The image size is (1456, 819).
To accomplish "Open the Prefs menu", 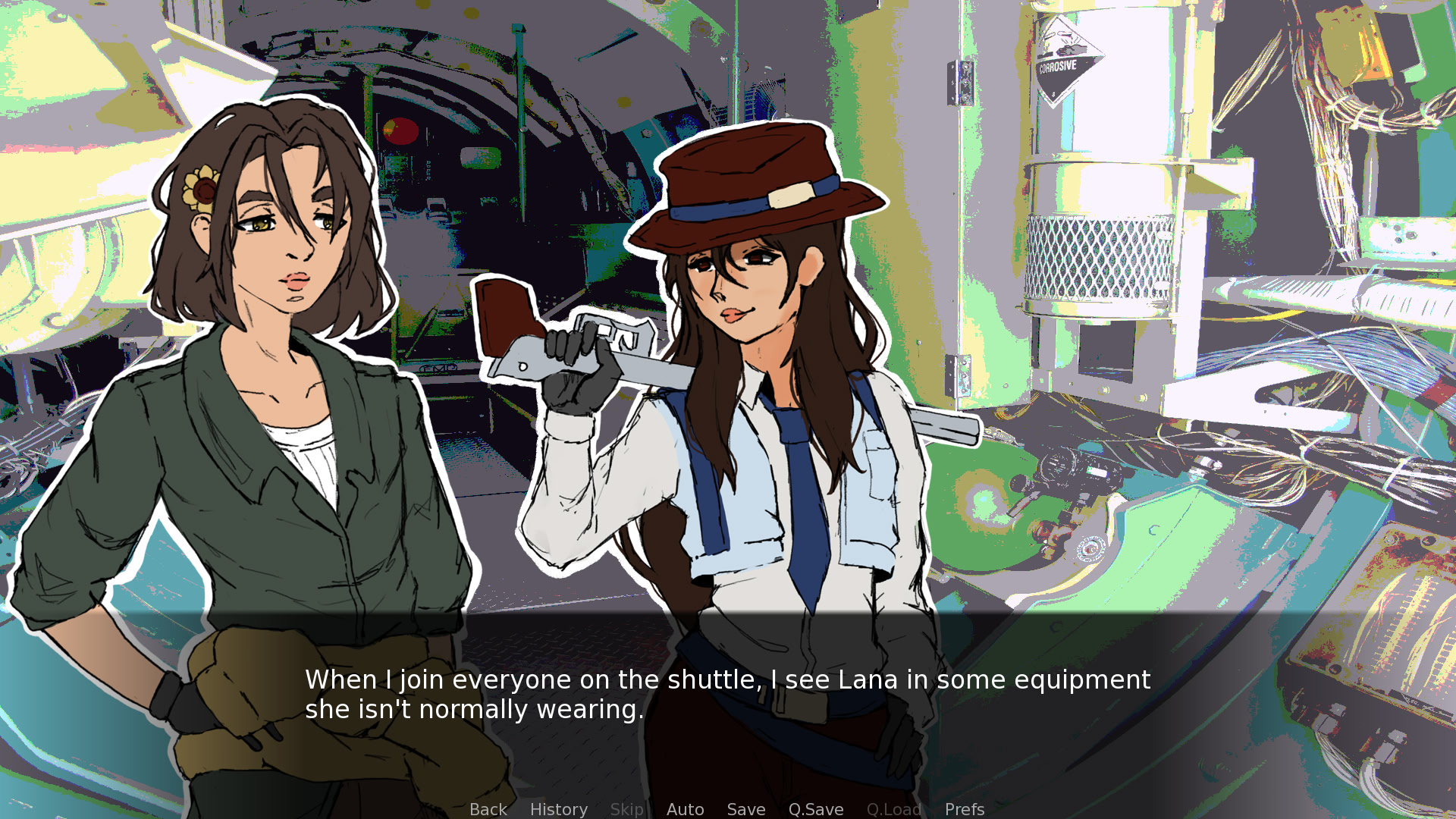I will point(964,809).
